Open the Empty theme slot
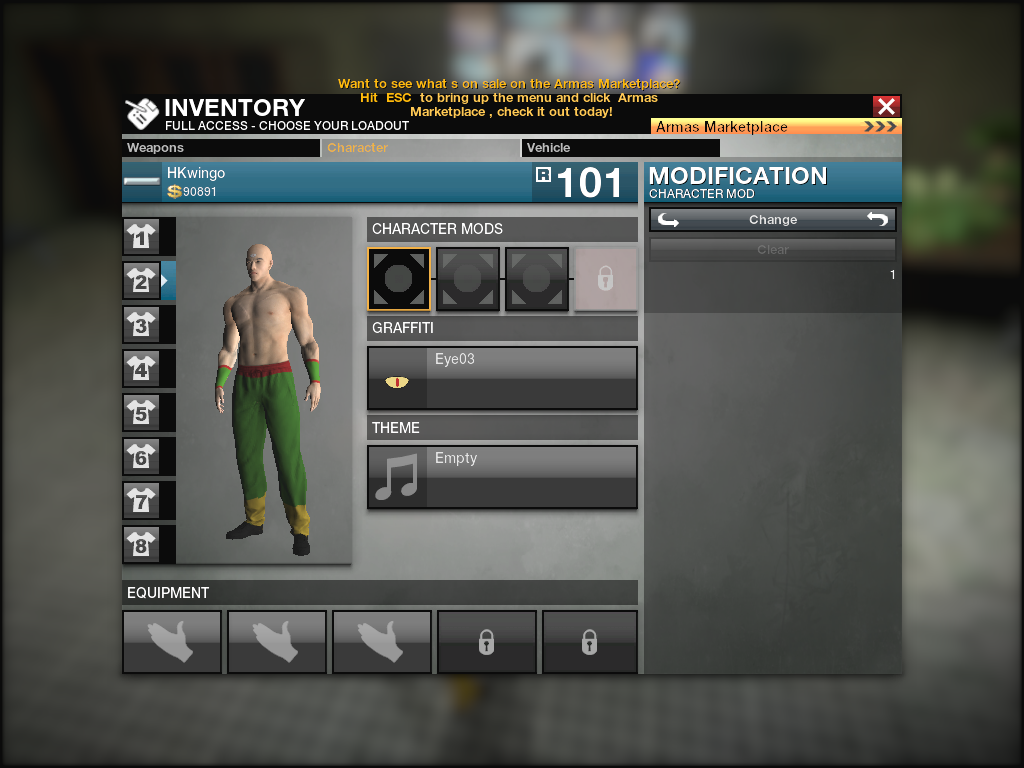The height and width of the screenshot is (768, 1024). [x=502, y=477]
